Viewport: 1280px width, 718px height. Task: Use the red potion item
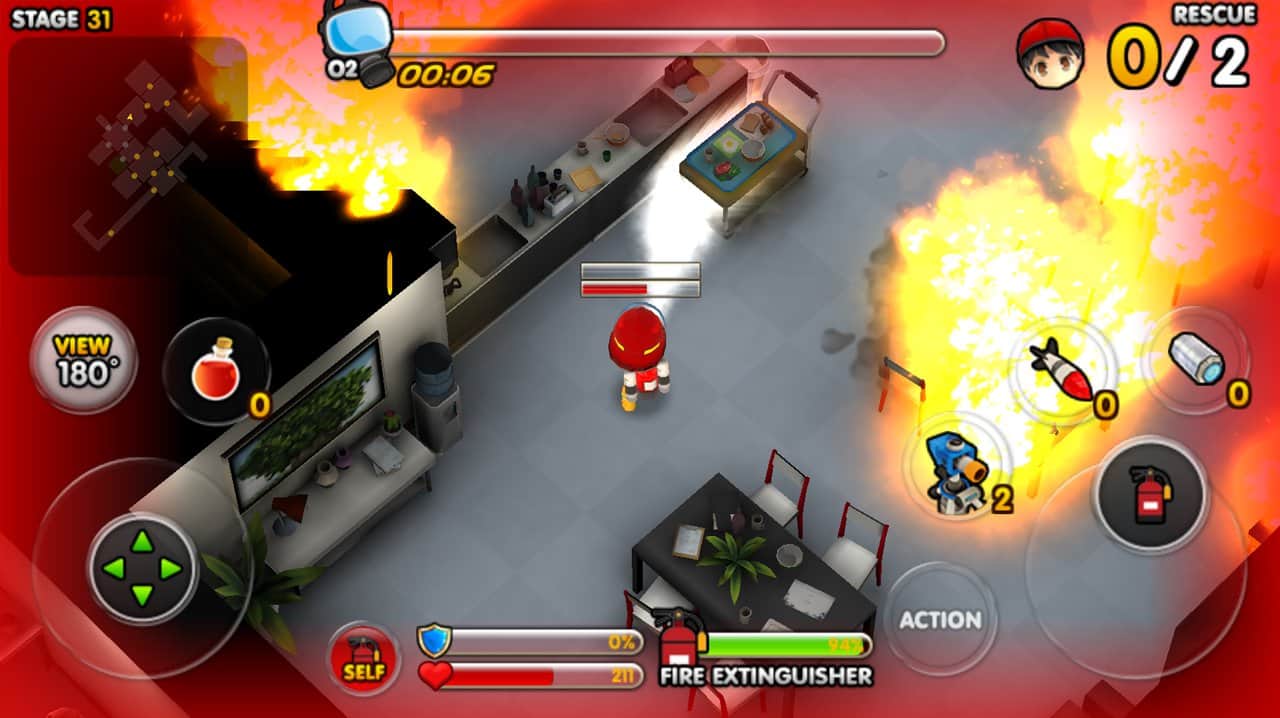215,371
